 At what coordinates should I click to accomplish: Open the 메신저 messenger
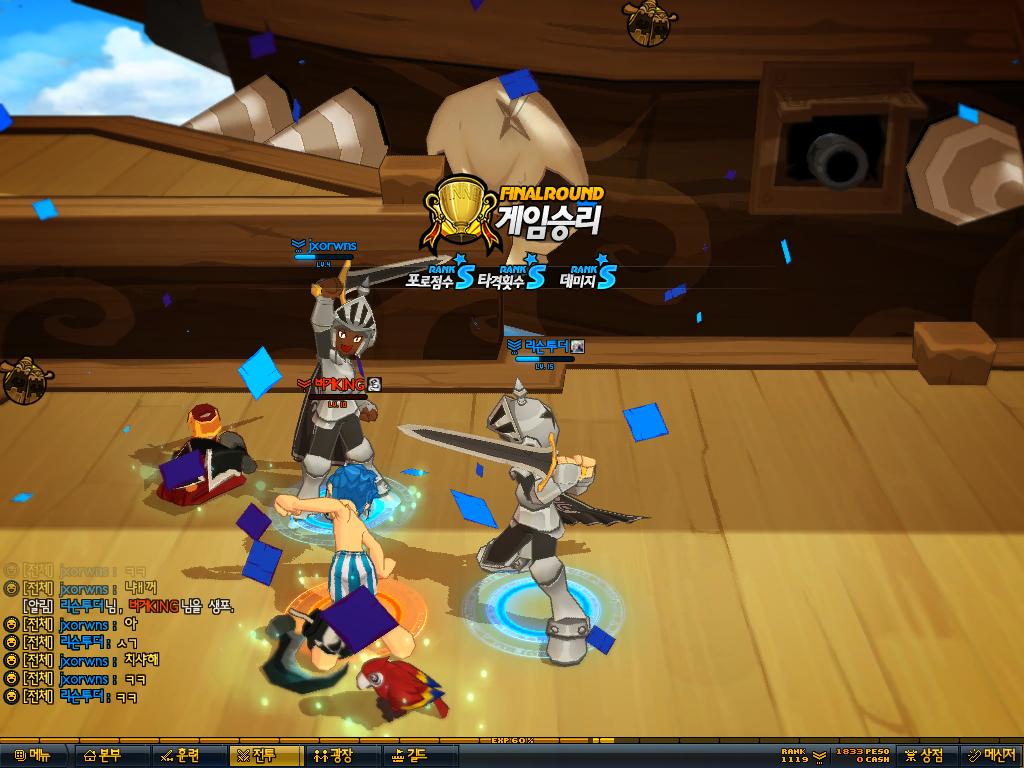pos(991,756)
